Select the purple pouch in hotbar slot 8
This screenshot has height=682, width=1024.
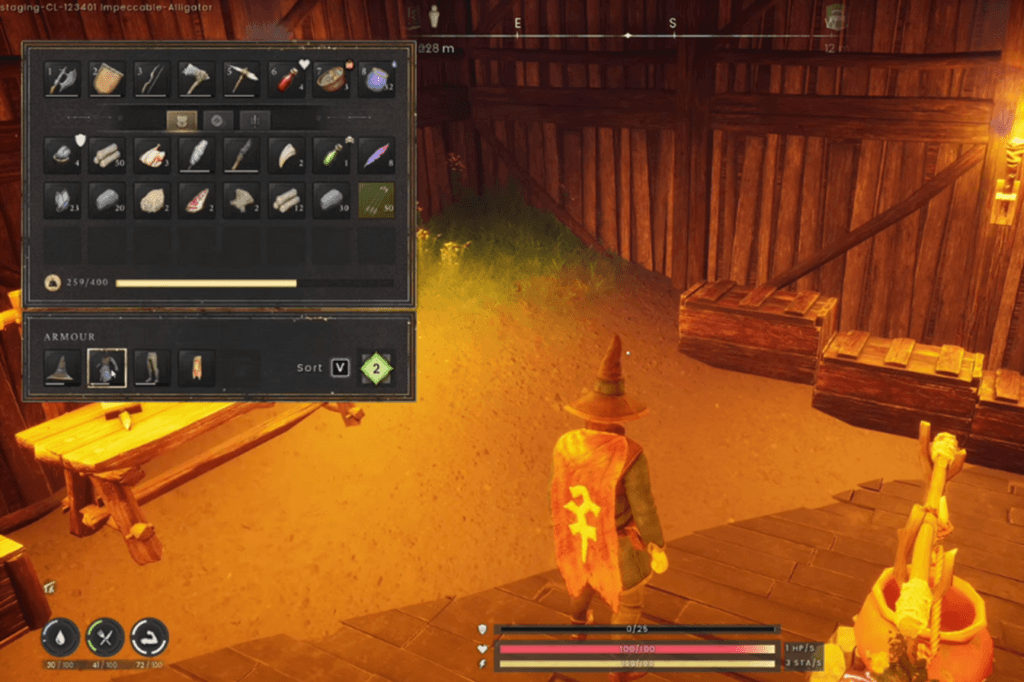tap(376, 79)
